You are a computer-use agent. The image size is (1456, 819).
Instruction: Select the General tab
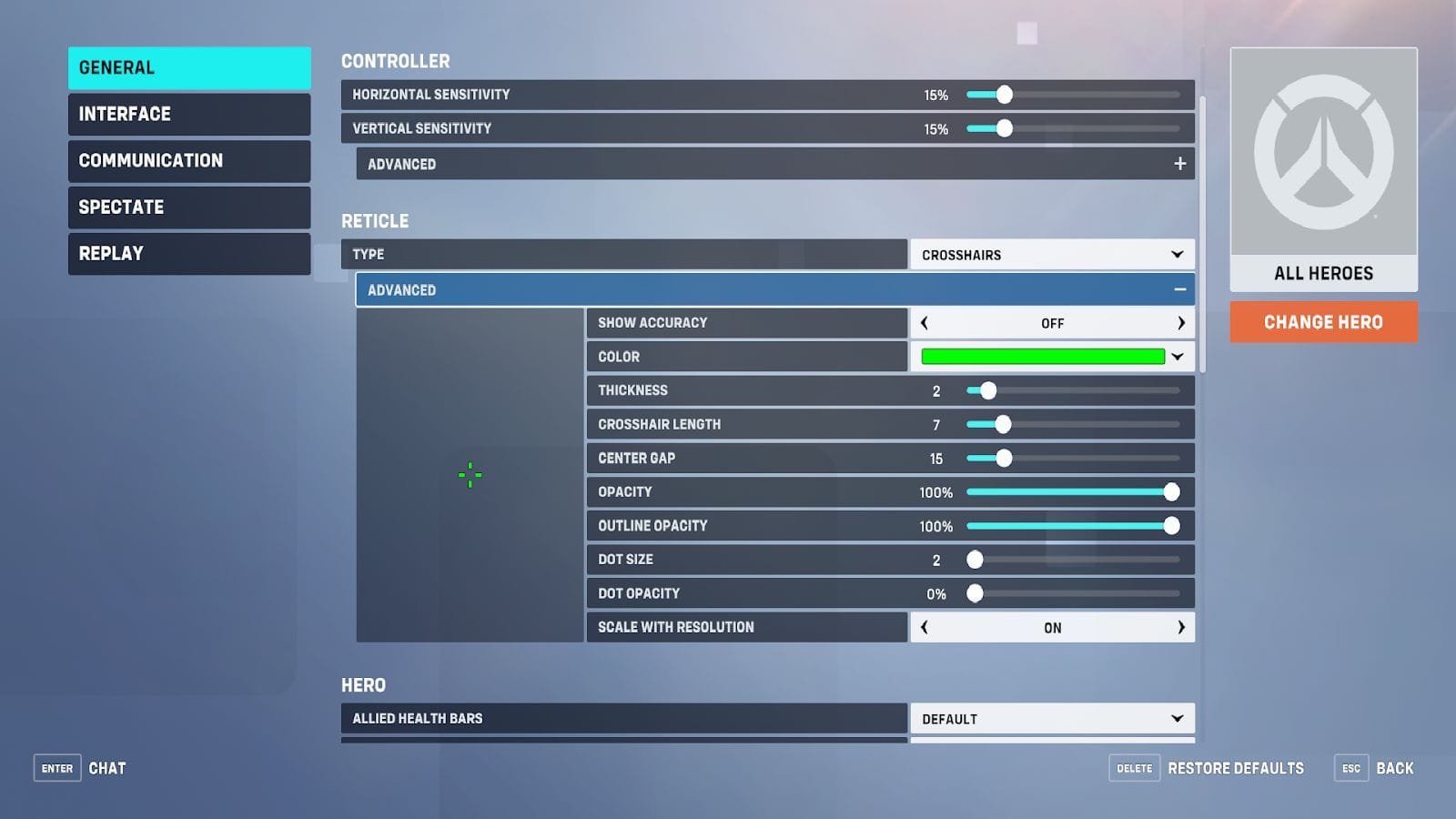(x=188, y=67)
